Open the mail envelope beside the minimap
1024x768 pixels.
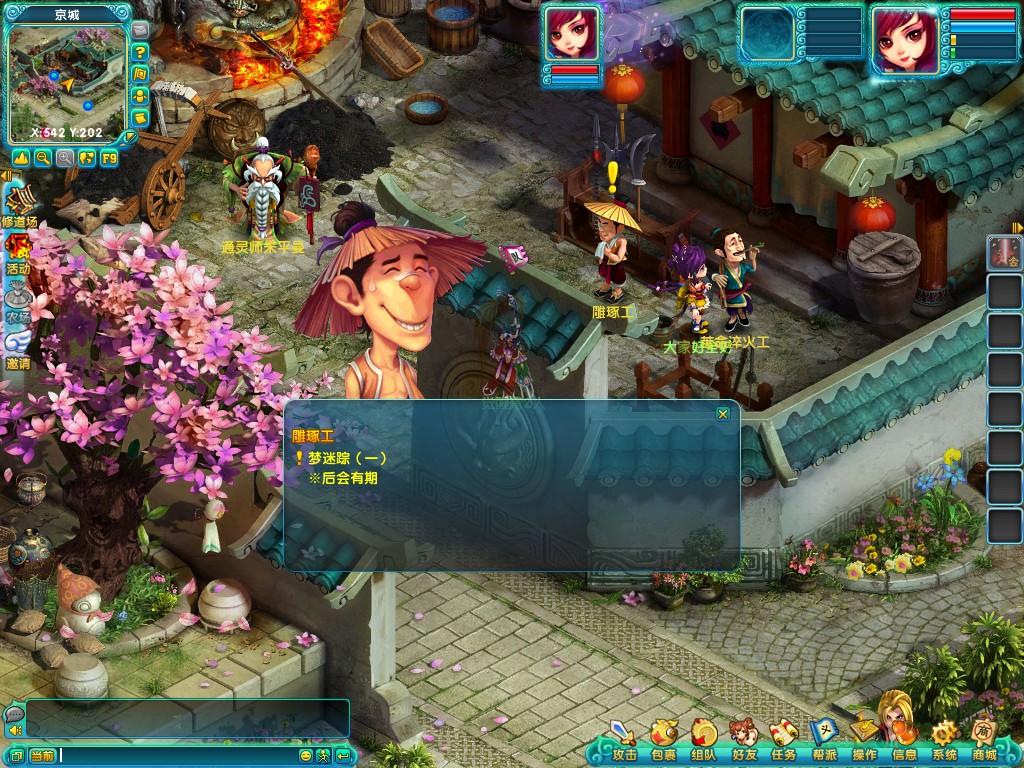pos(141,30)
